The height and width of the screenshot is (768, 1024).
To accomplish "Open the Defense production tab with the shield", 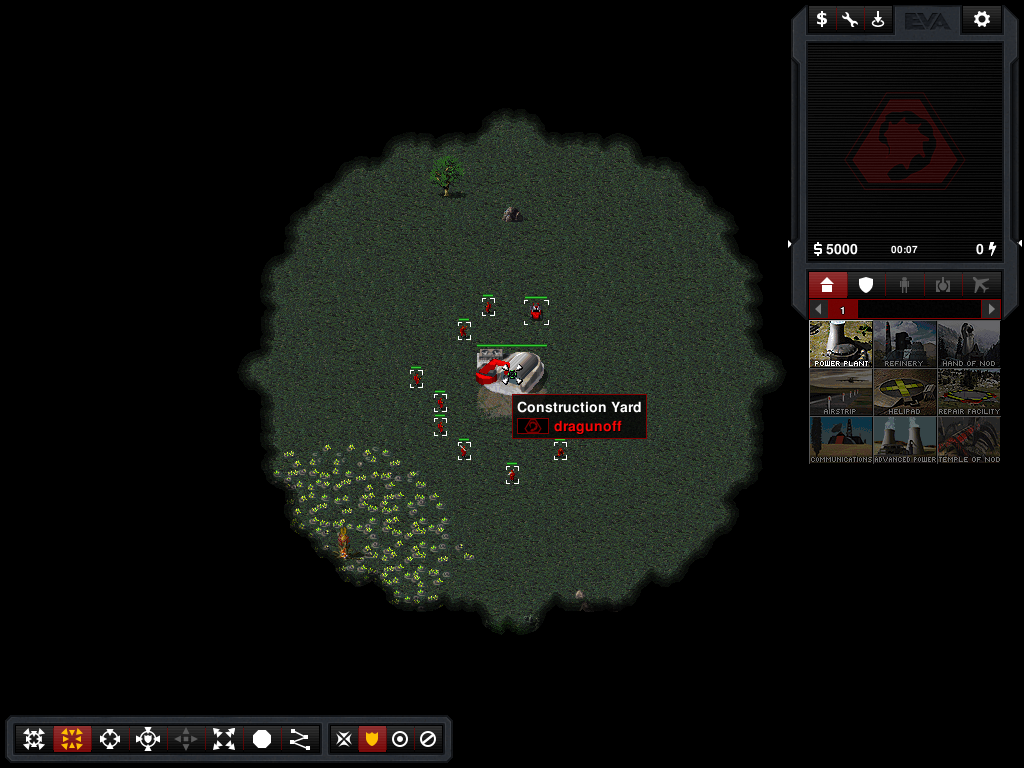I will coord(866,285).
